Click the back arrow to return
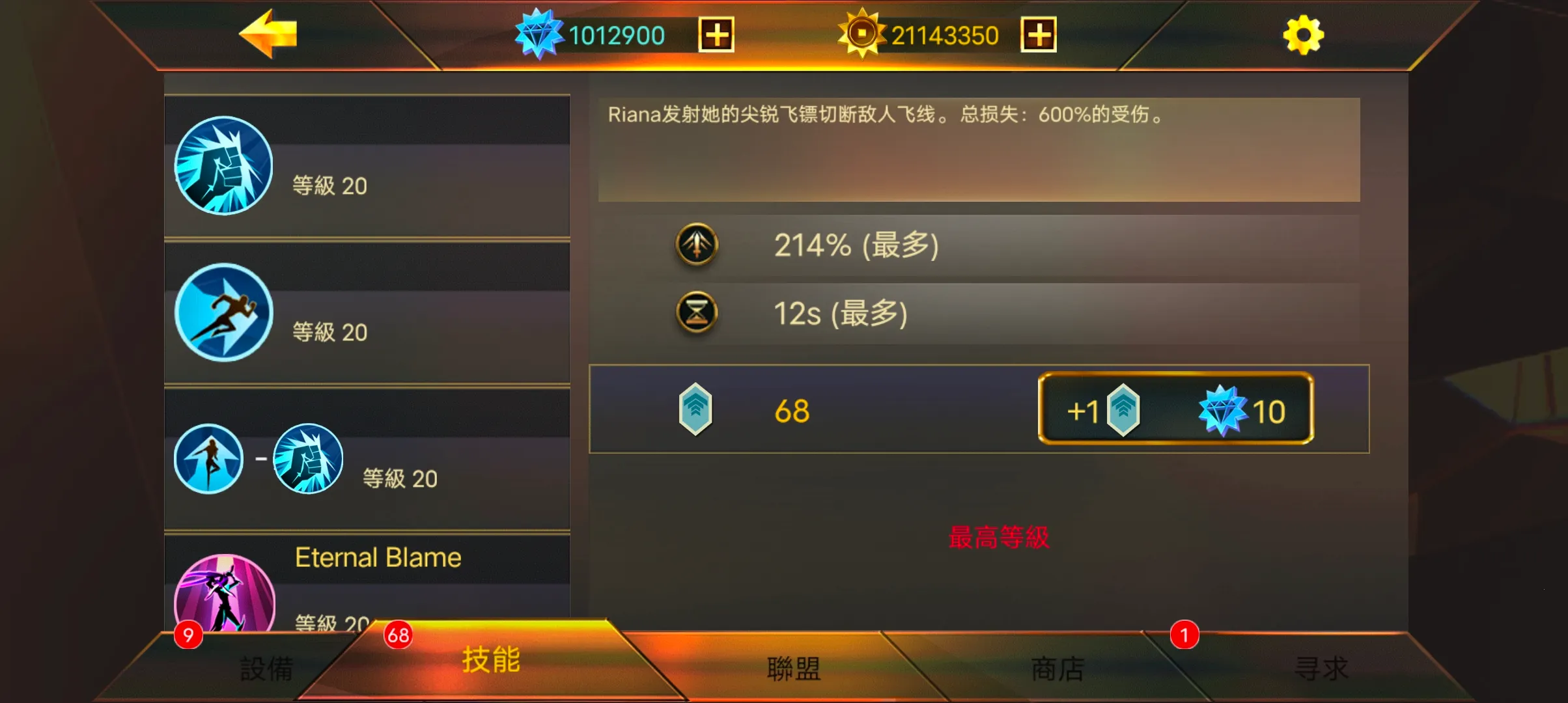The height and width of the screenshot is (703, 1568). tap(270, 36)
